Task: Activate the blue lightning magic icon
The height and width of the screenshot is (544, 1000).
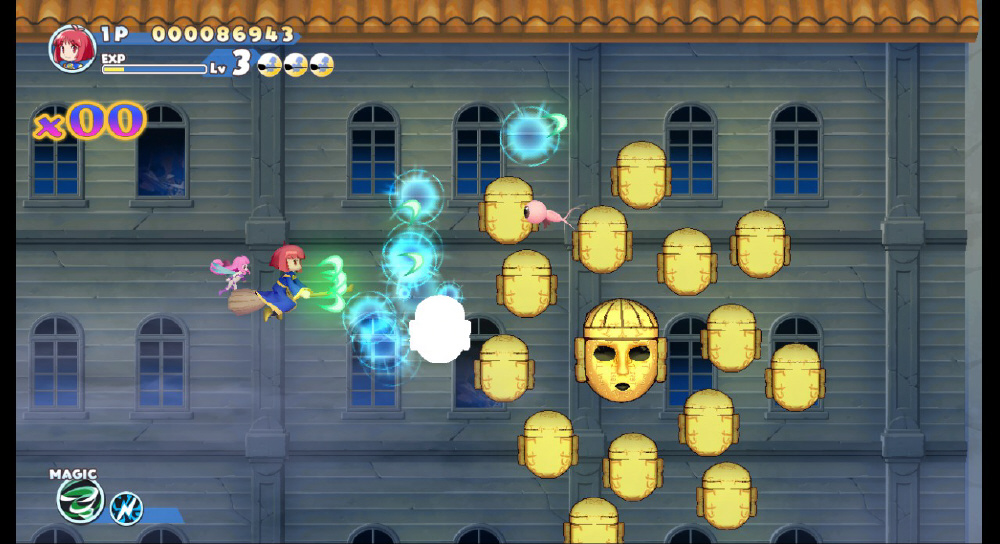Action: [x=126, y=508]
